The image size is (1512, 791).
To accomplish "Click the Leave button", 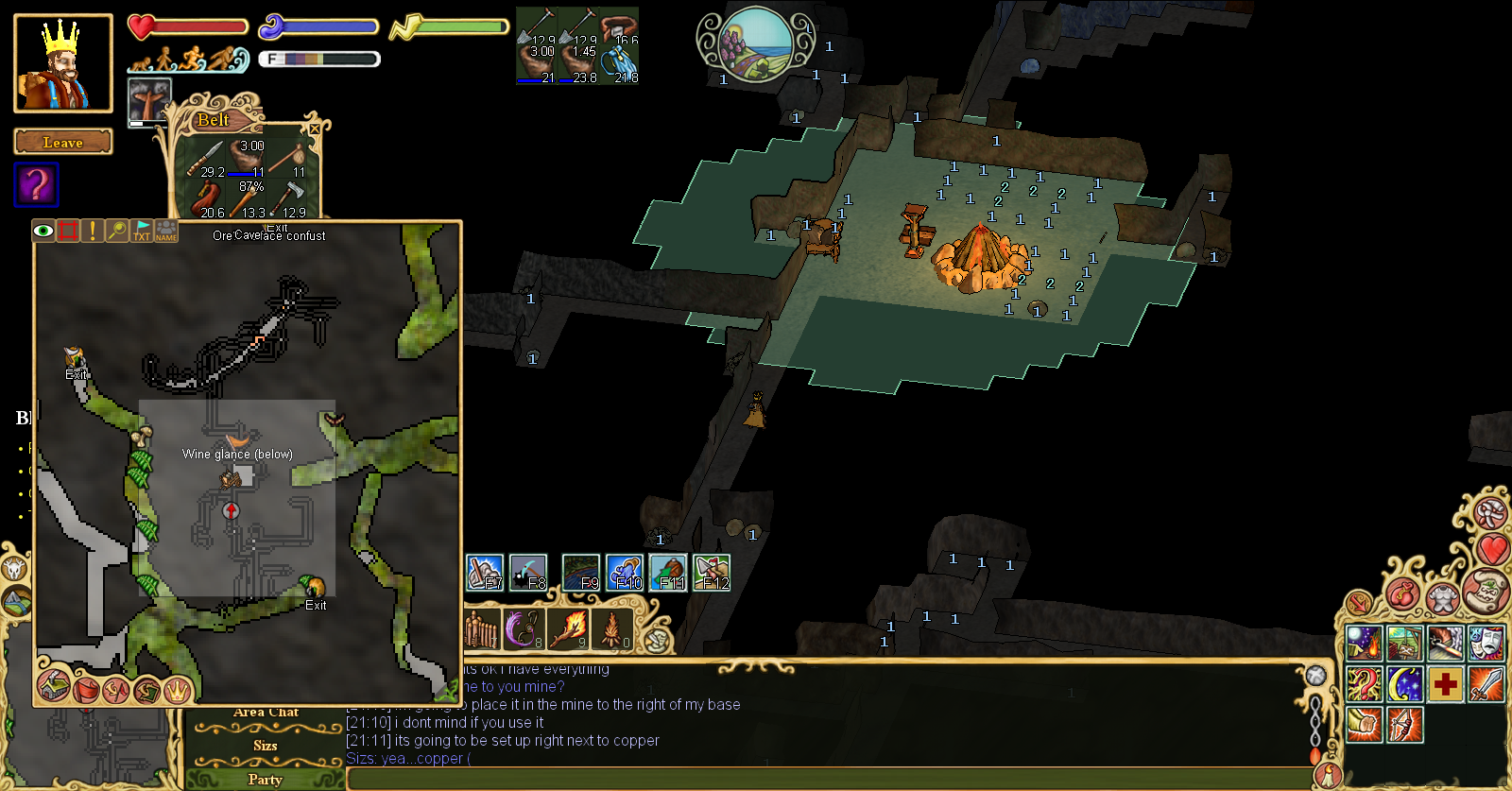I will [x=61, y=142].
